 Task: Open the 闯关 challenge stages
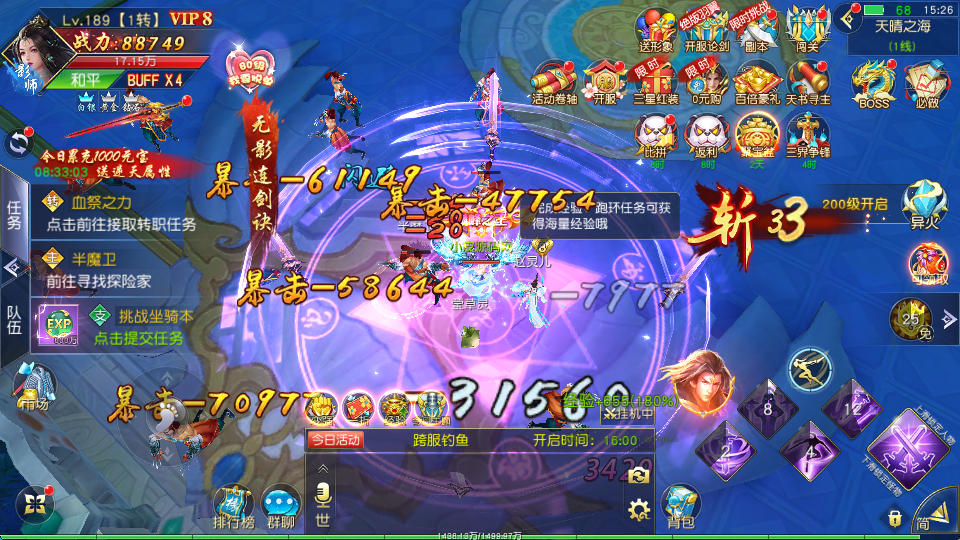click(x=808, y=26)
